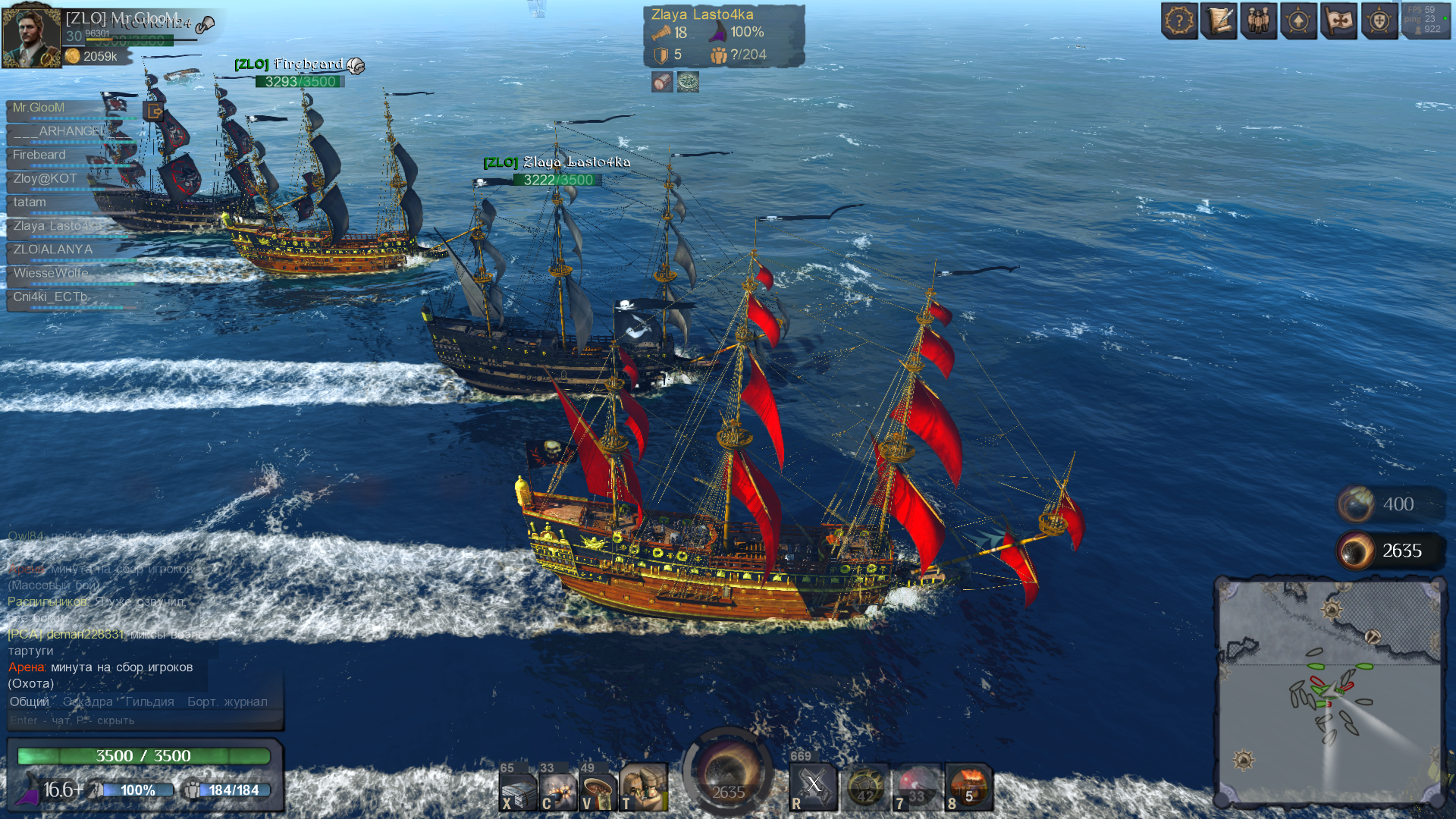Select Zloy@KOT in the squadron list

(x=45, y=179)
